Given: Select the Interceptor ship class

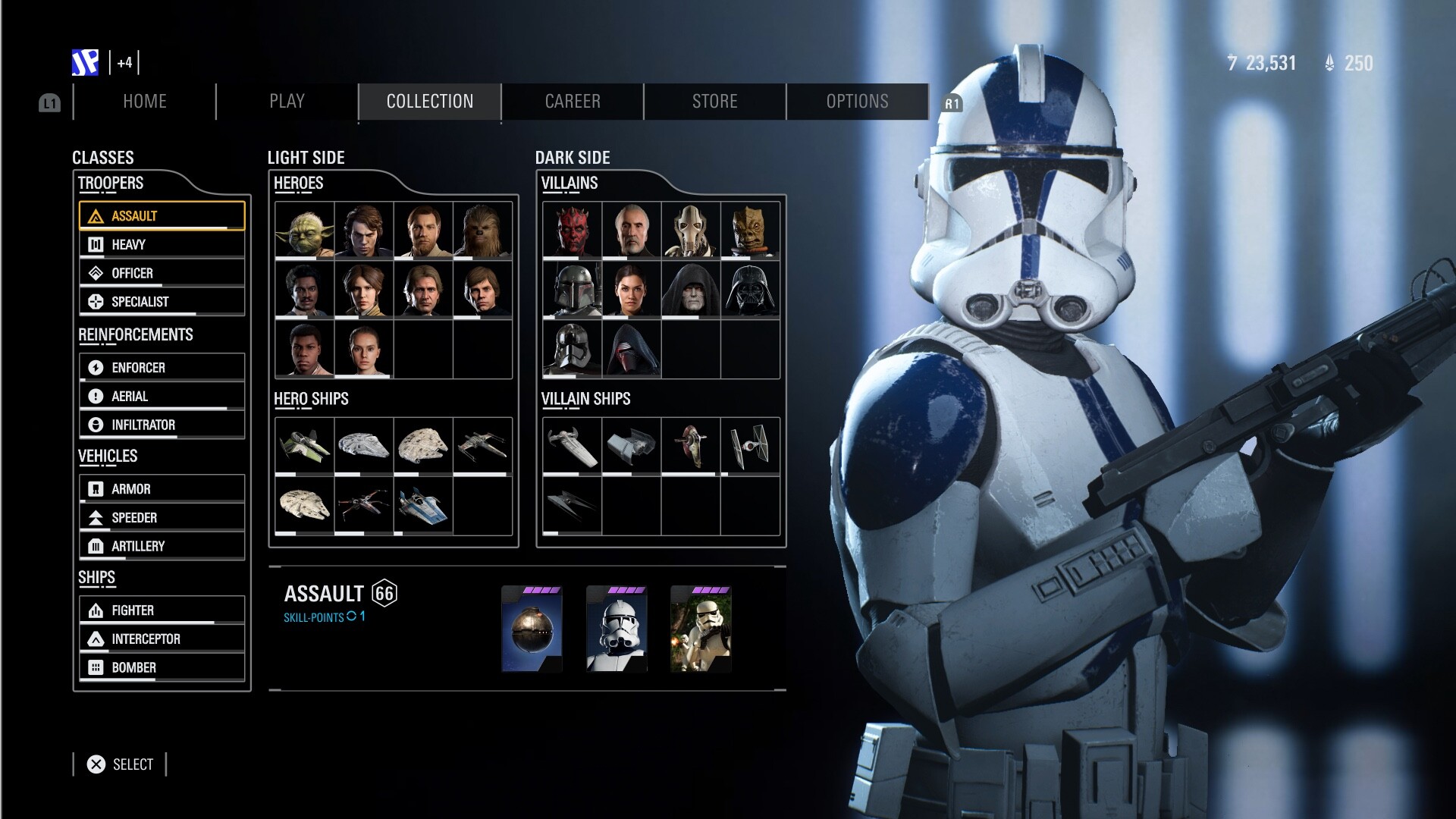Looking at the screenshot, I should (162, 639).
